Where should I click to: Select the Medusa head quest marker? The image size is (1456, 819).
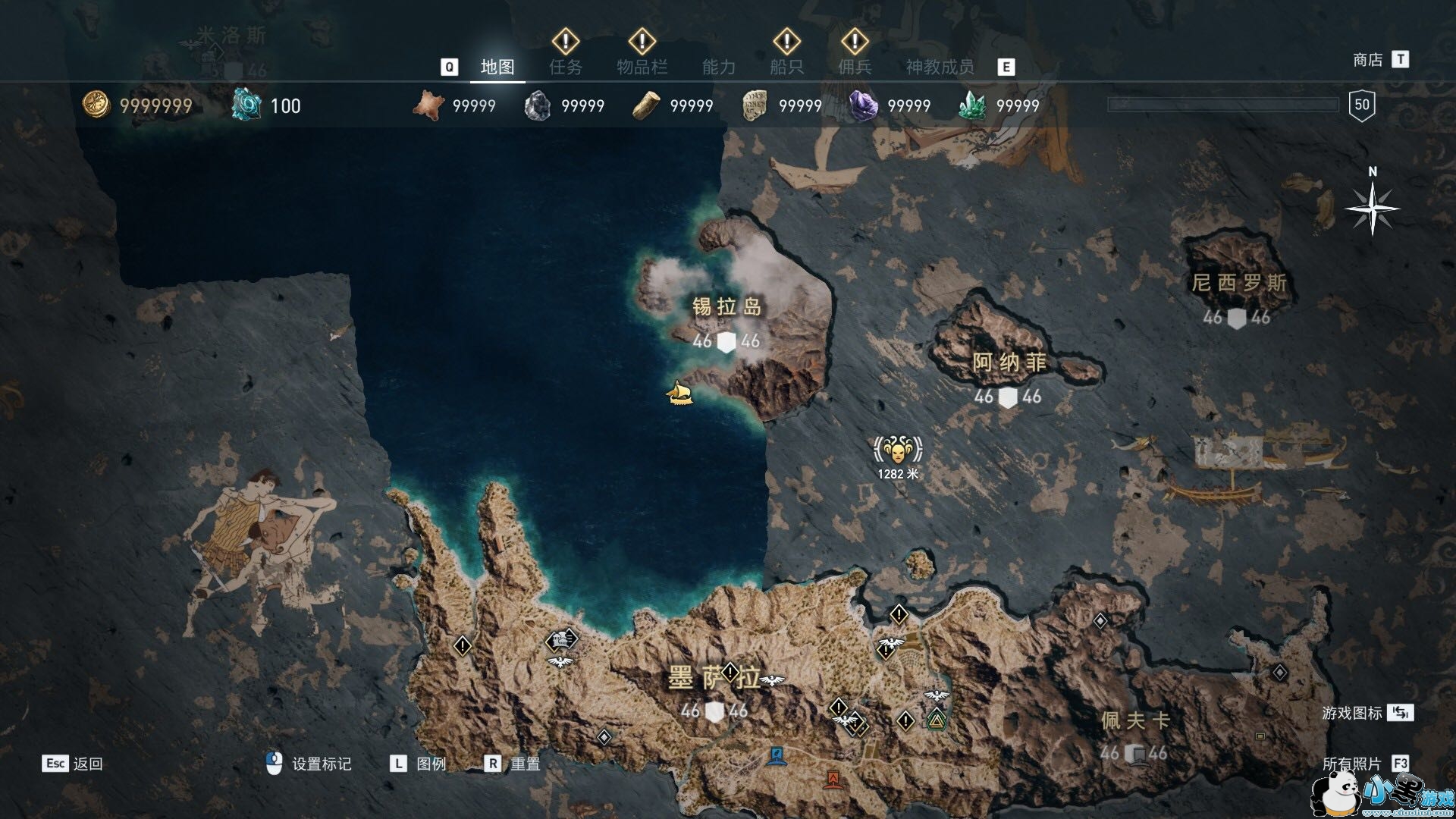(x=898, y=451)
